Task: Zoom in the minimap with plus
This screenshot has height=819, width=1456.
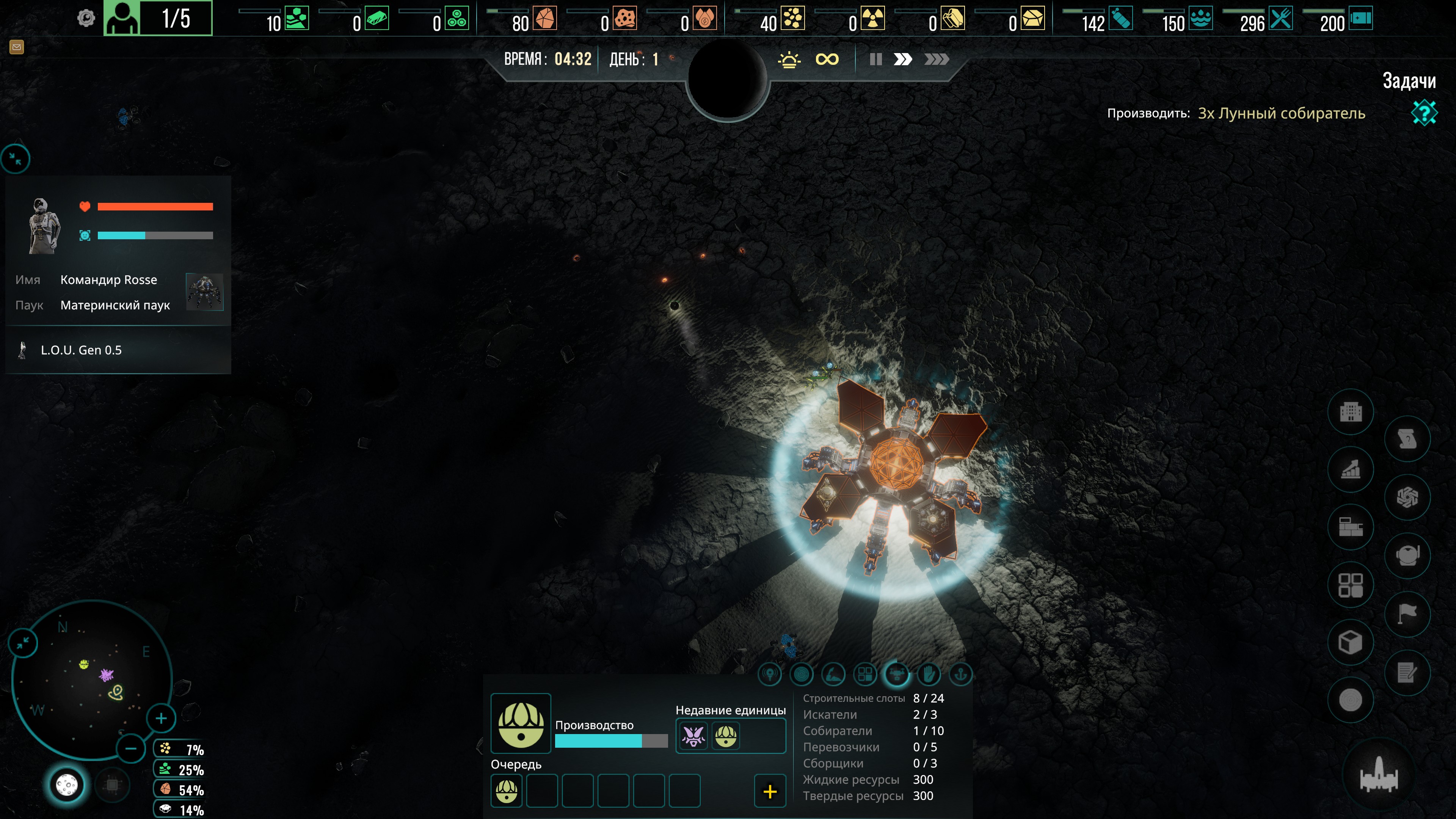Action: coord(161,719)
